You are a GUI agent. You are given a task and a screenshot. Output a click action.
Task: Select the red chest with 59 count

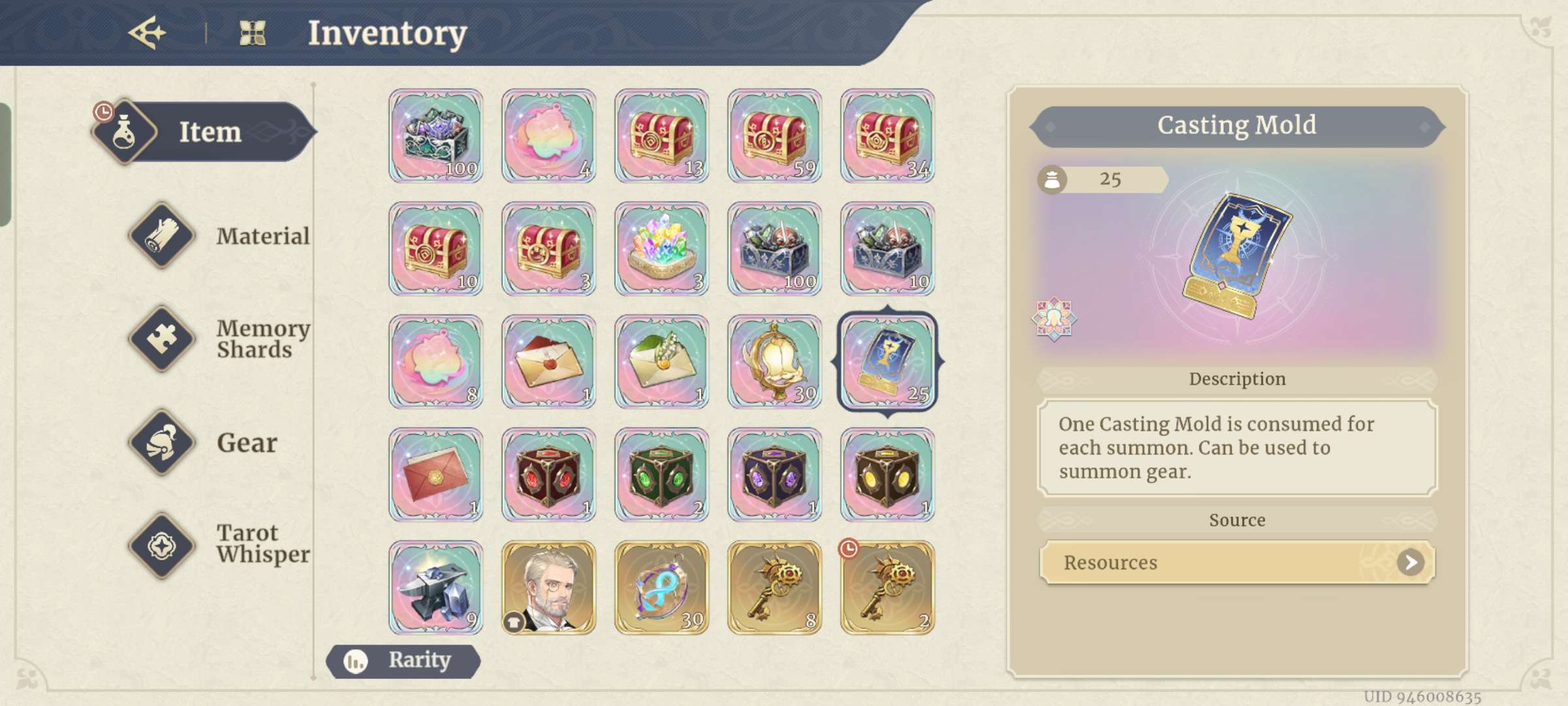point(774,135)
